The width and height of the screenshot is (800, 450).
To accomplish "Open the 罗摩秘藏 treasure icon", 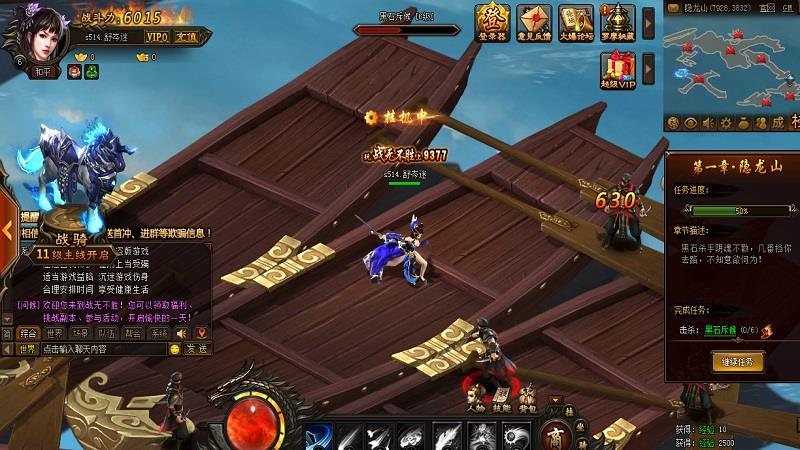I will click(621, 20).
